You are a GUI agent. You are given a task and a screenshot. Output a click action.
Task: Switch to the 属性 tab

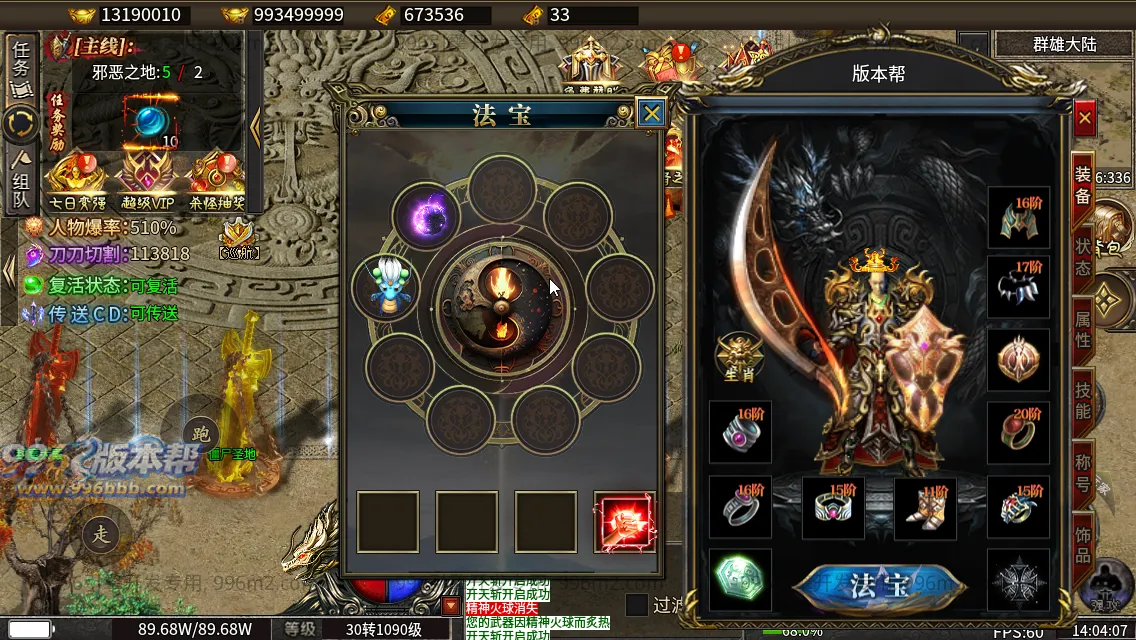tap(1083, 327)
